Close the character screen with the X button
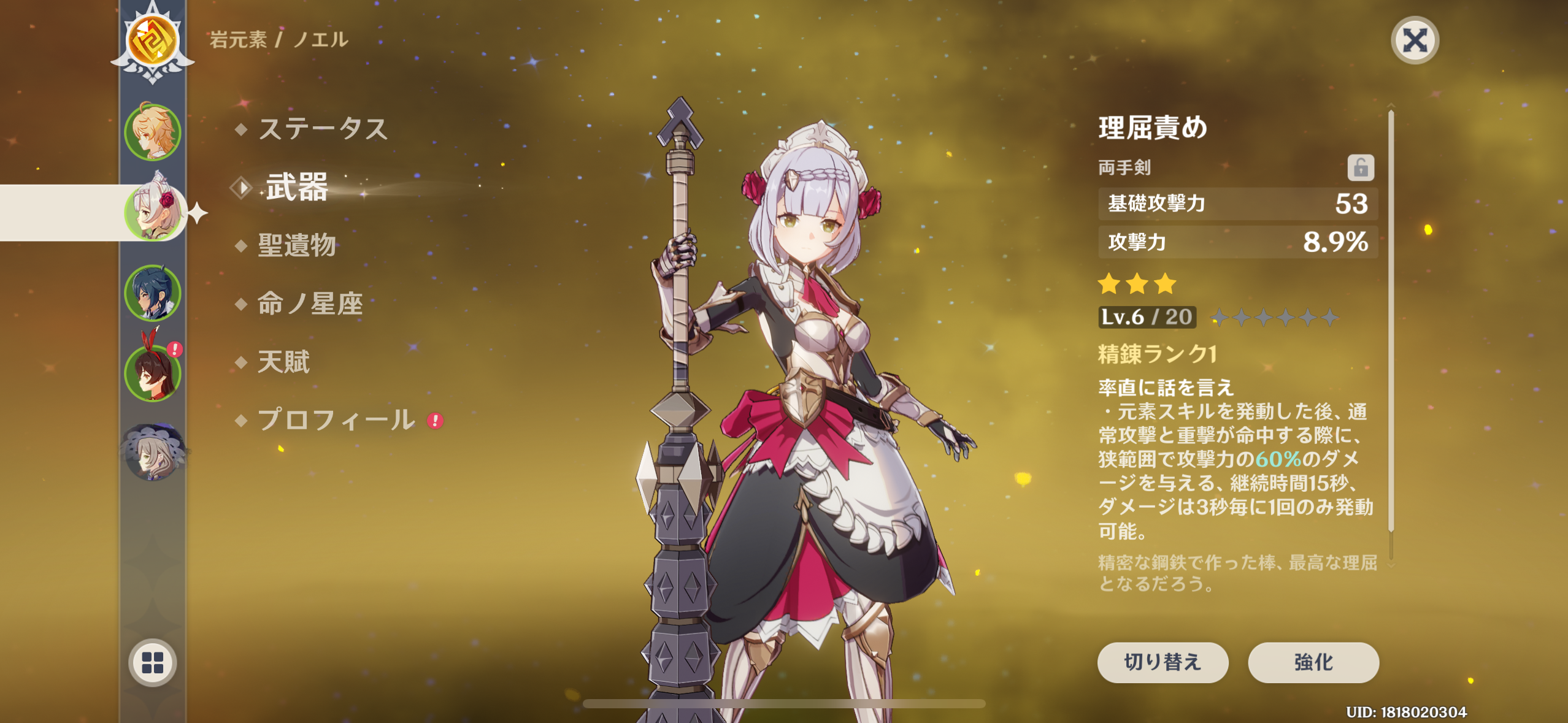1568x723 pixels. coord(1415,40)
